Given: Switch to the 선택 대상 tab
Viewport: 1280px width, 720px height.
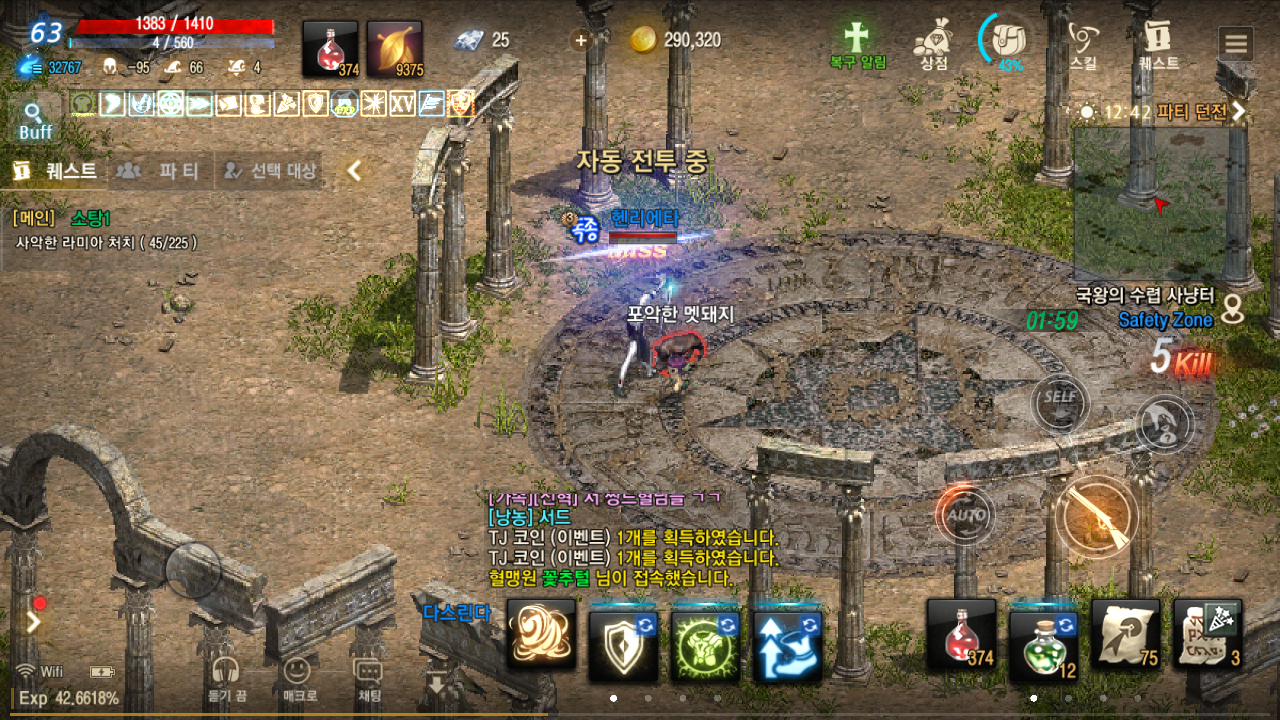Looking at the screenshot, I should [270, 171].
